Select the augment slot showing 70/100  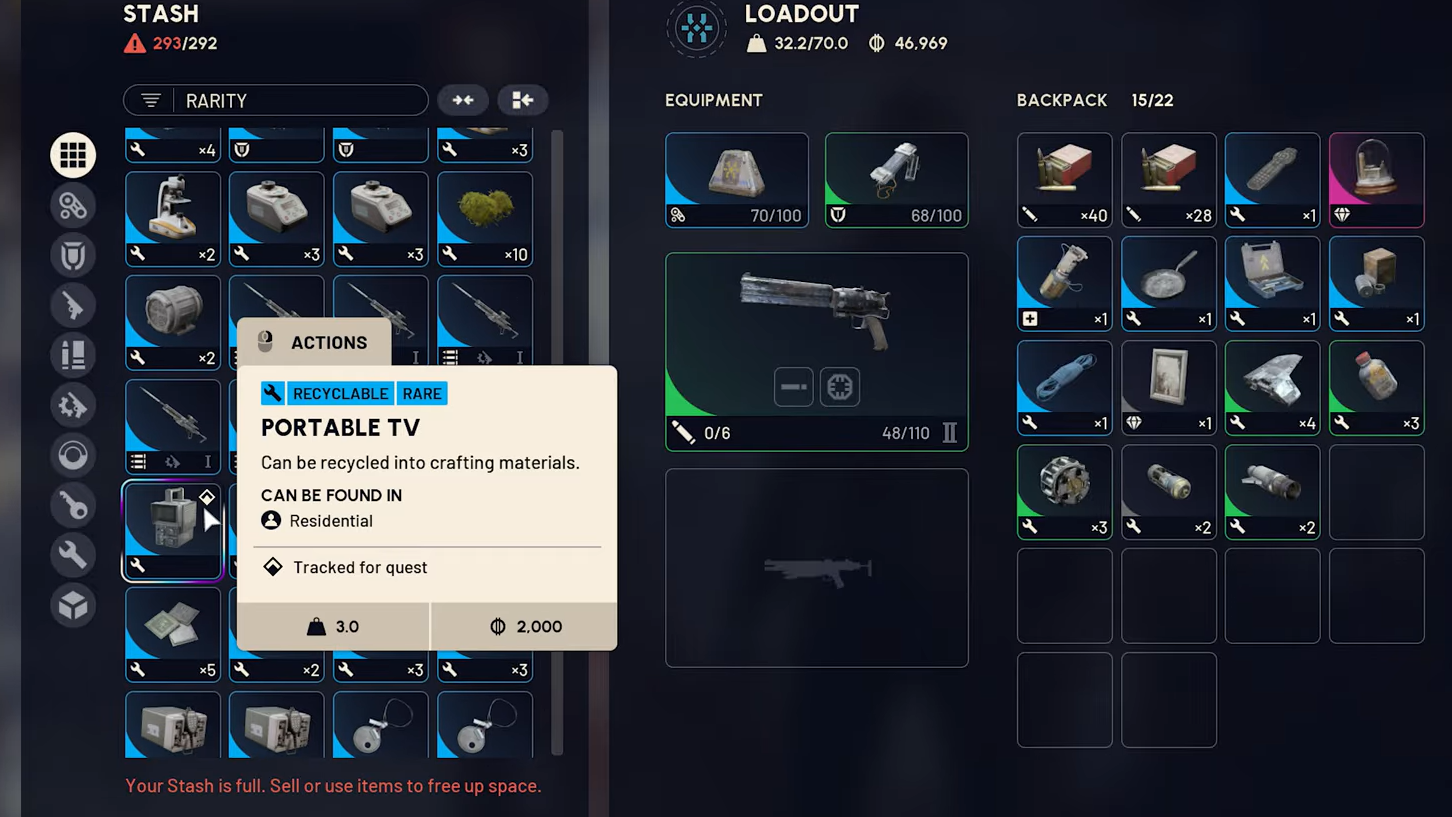coord(736,180)
